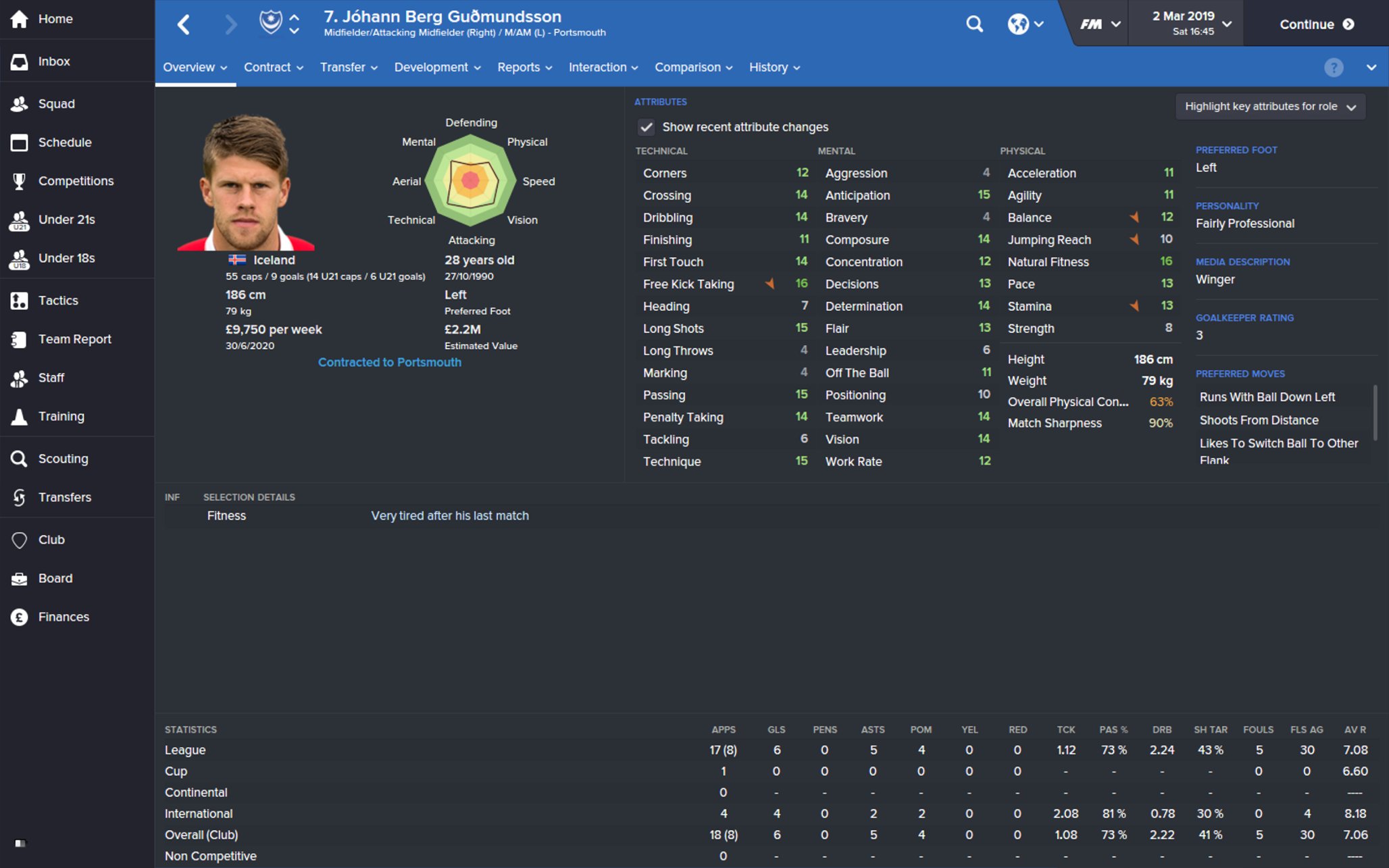Open the Competitions section
The height and width of the screenshot is (868, 1389).
[76, 180]
